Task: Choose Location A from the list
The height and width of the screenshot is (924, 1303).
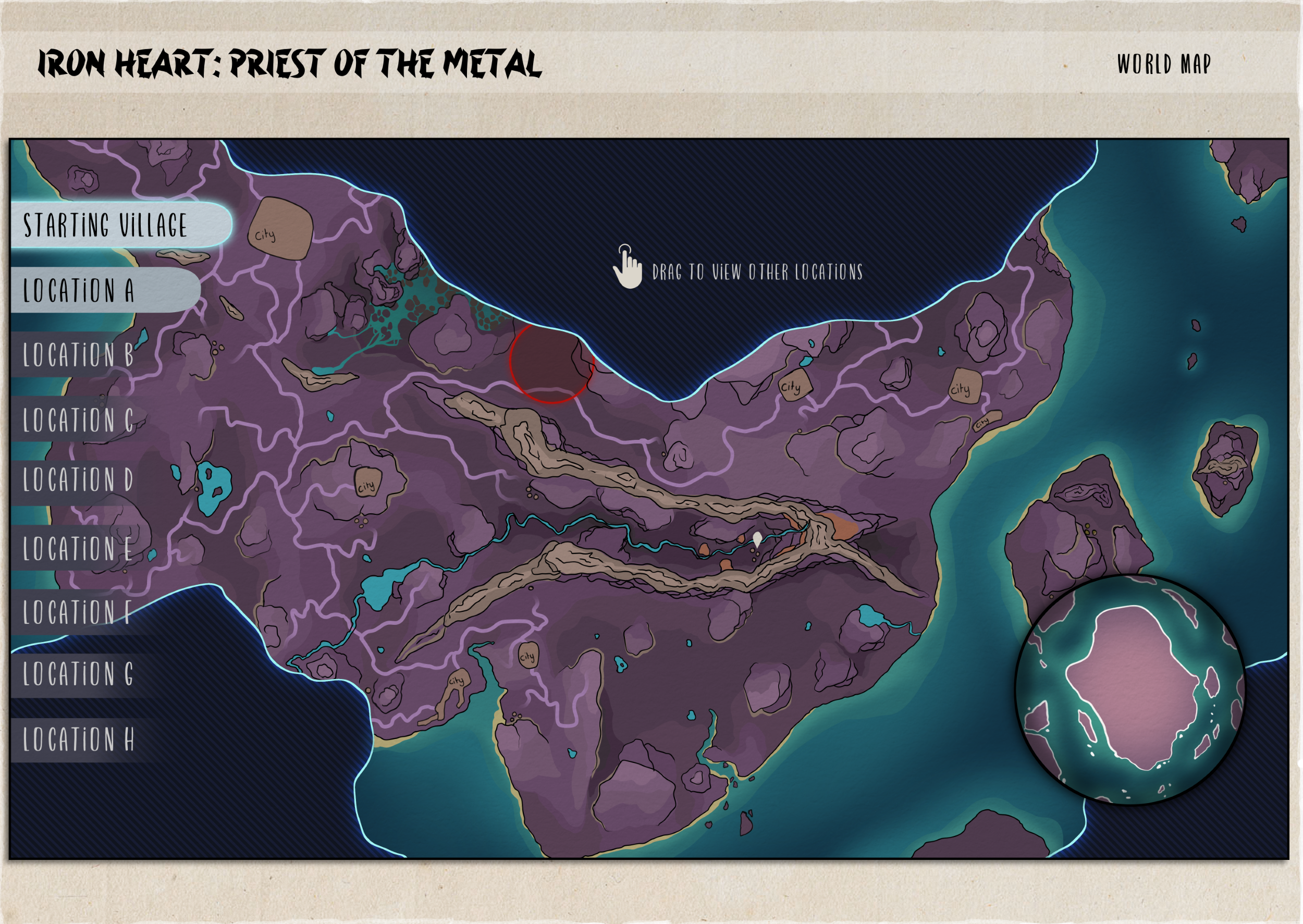Action: pos(80,290)
